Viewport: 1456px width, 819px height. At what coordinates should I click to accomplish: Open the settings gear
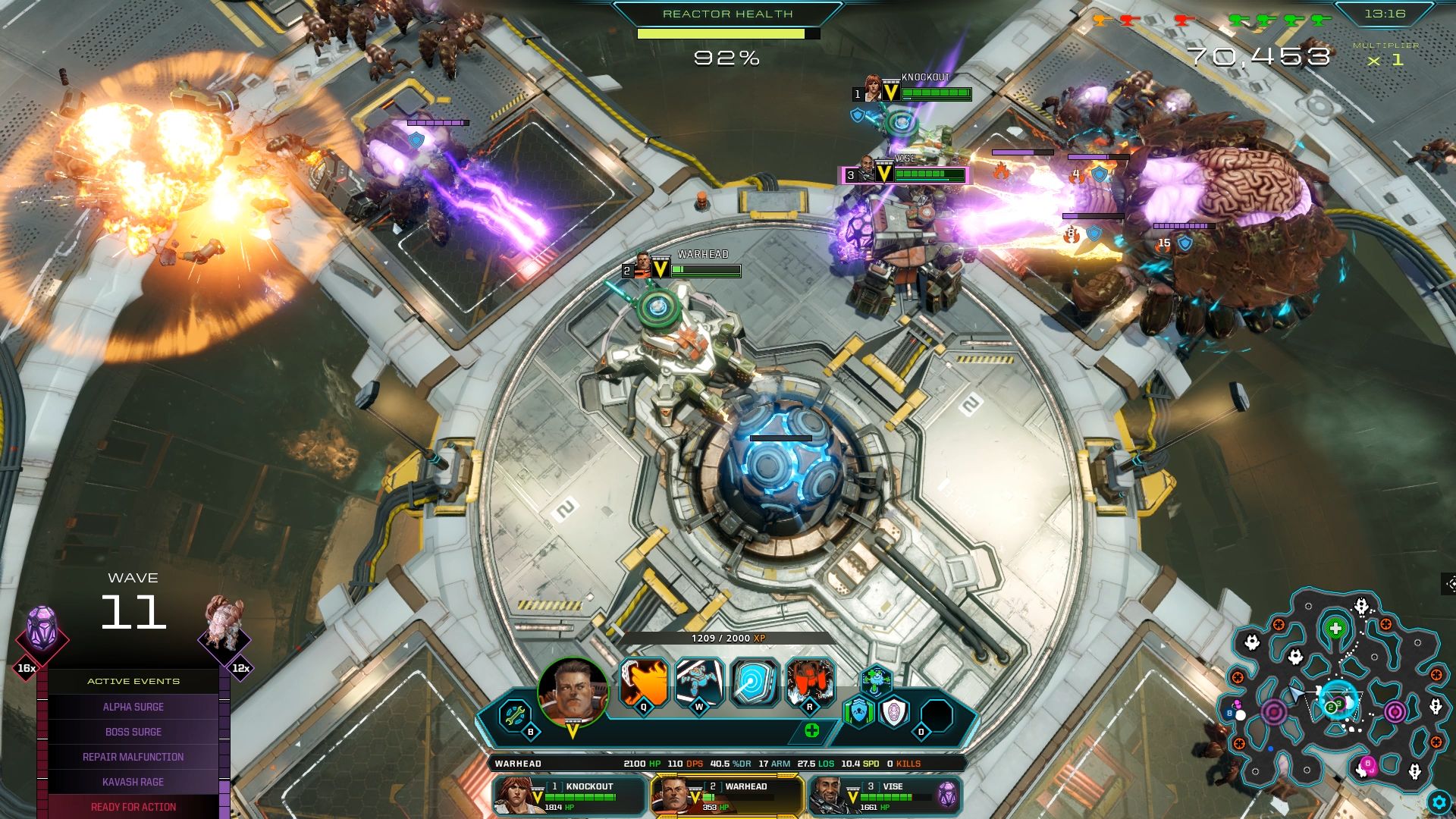(x=1439, y=802)
